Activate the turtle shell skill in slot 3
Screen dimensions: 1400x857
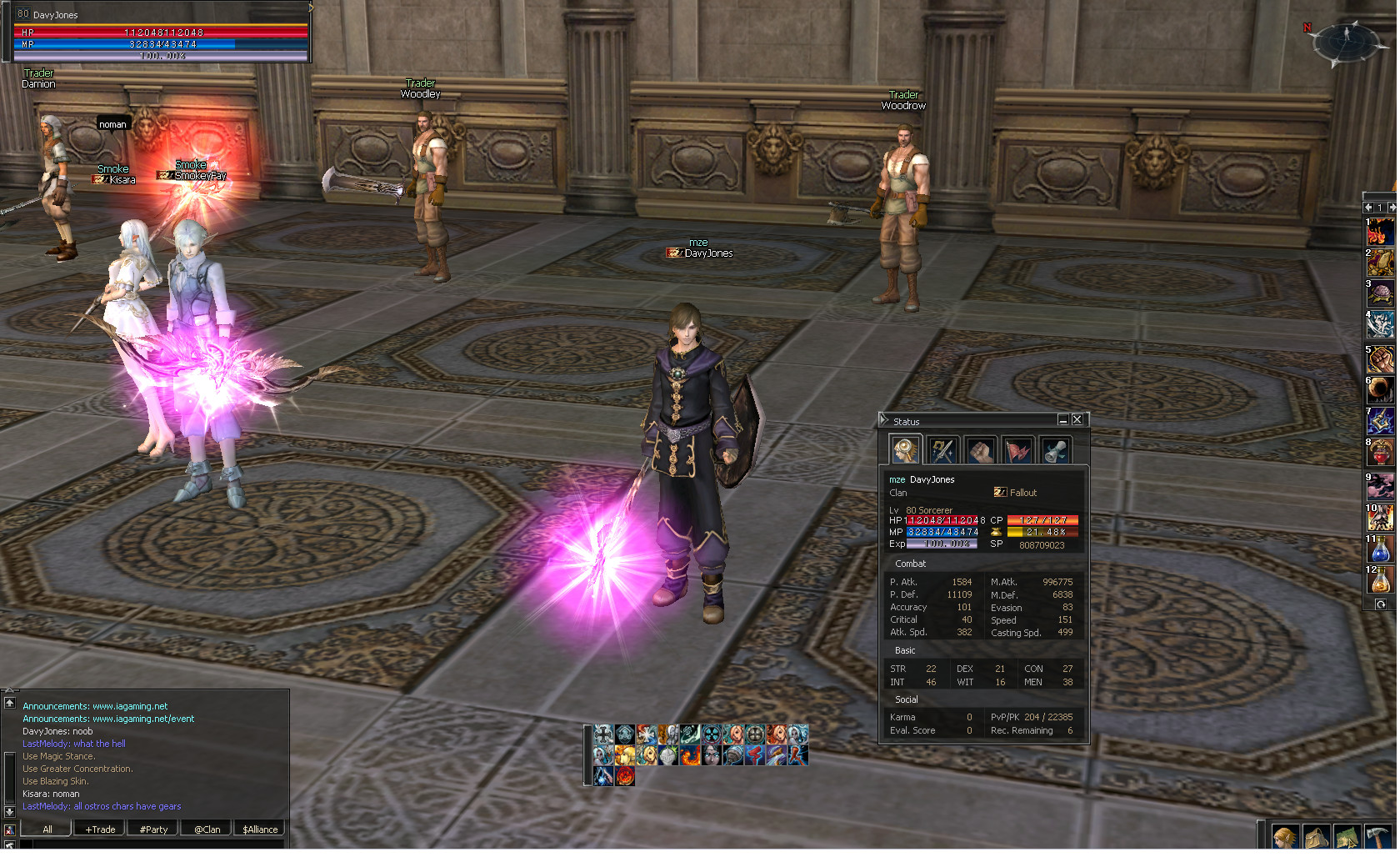[1380, 295]
